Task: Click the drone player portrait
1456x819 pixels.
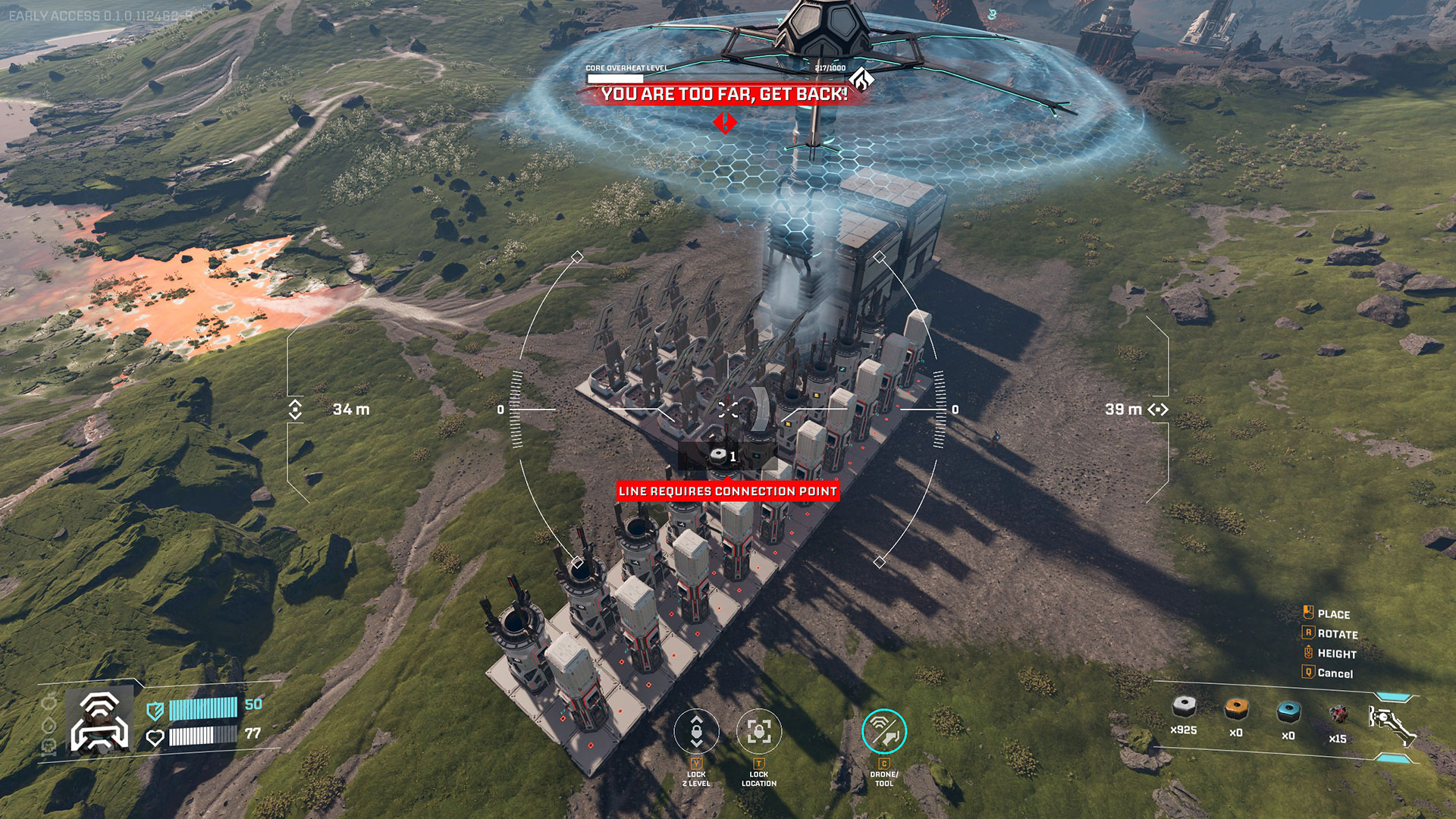Action: 99,722
